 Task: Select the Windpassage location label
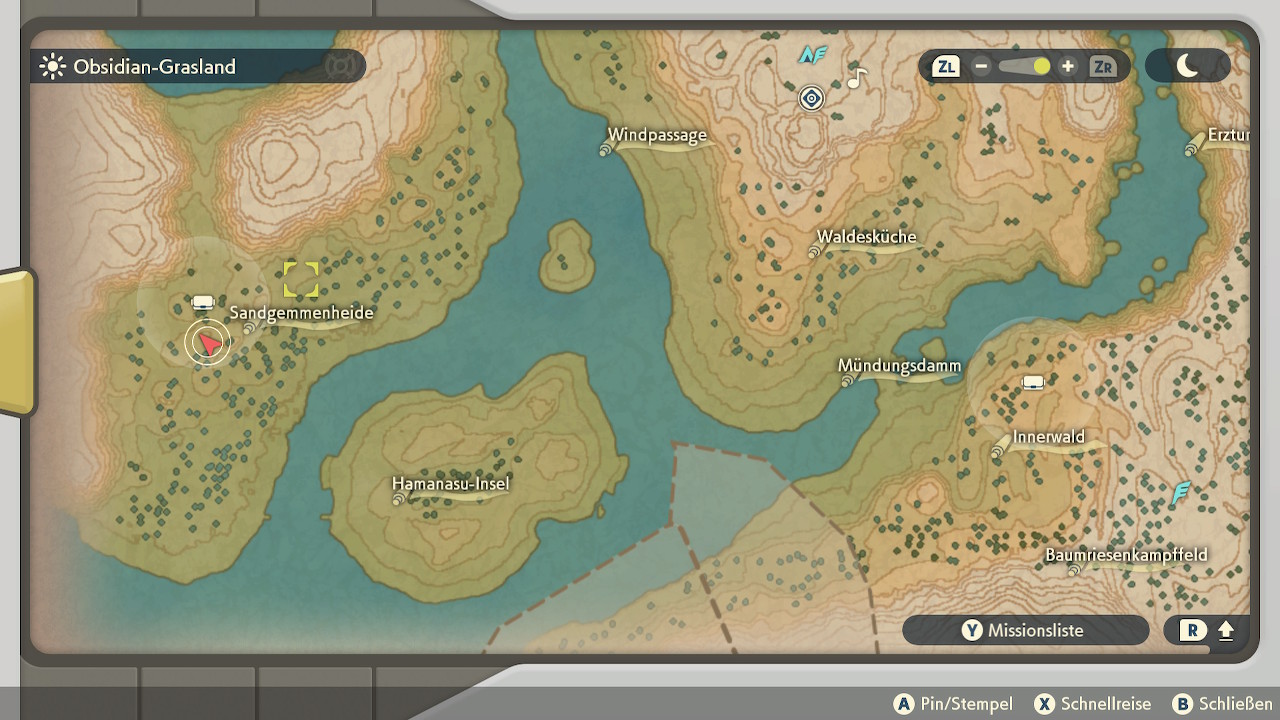660,136
